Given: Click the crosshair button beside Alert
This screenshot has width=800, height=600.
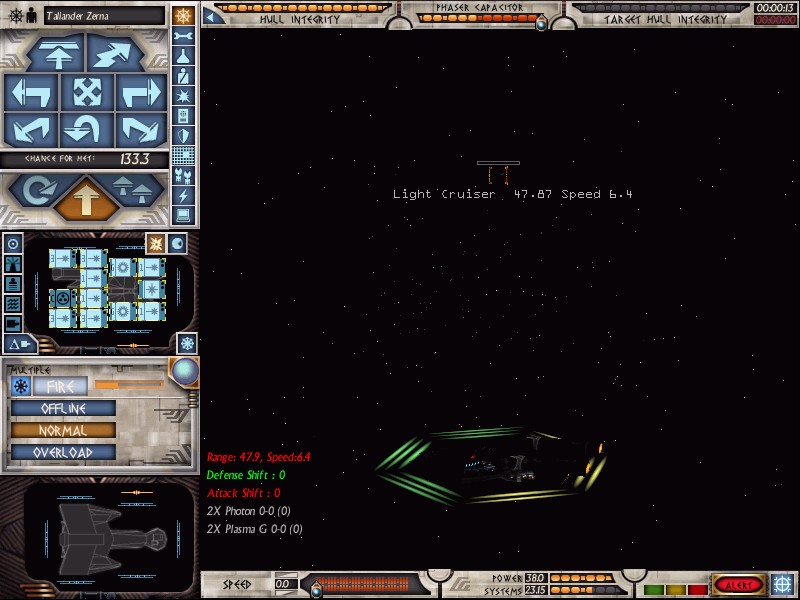Looking at the screenshot, I should click(x=783, y=584).
